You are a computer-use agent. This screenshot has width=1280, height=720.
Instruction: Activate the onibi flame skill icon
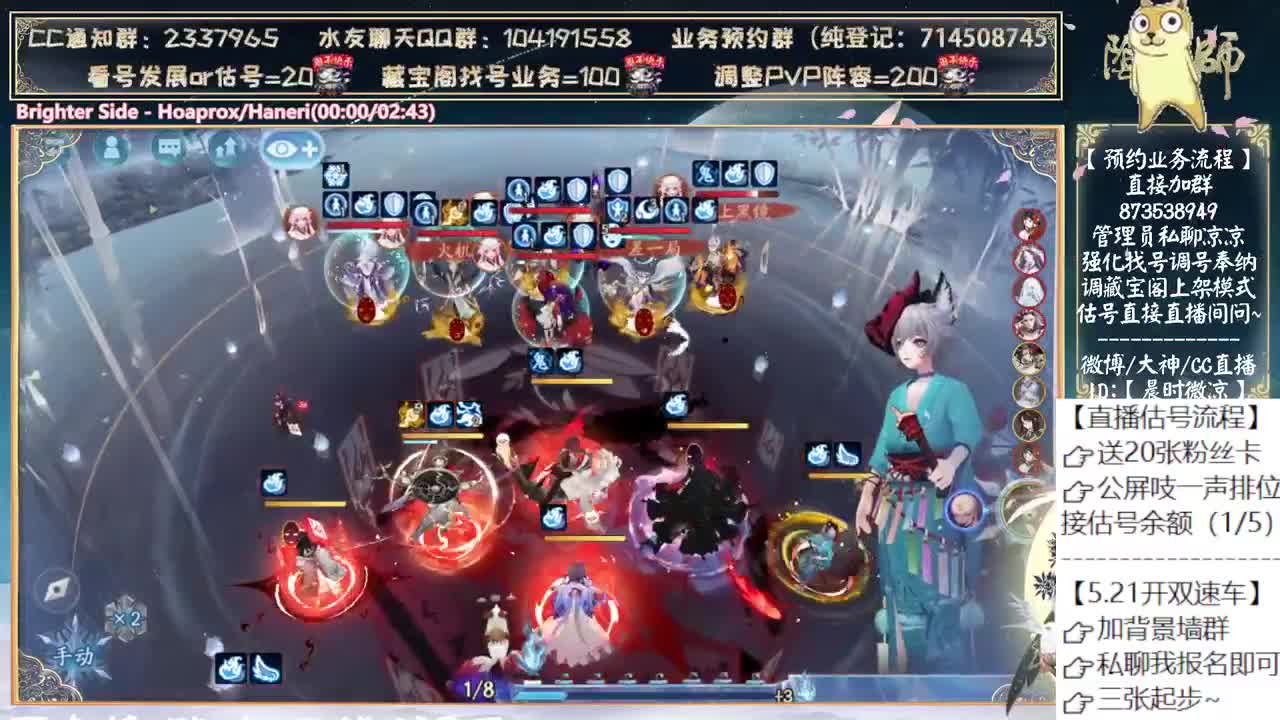point(232,669)
